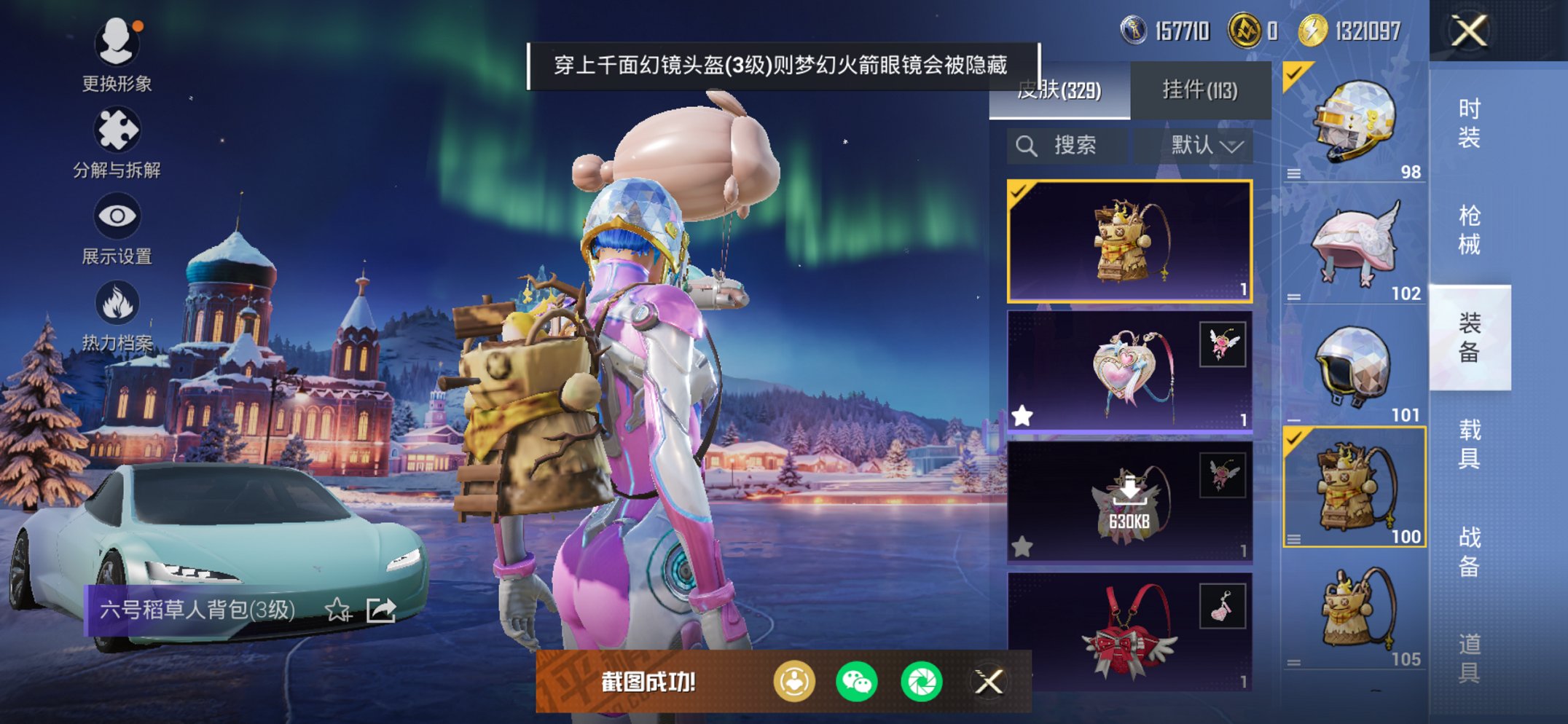Tap the search magnifier in the item panel
1568x724 pixels.
click(x=1028, y=144)
